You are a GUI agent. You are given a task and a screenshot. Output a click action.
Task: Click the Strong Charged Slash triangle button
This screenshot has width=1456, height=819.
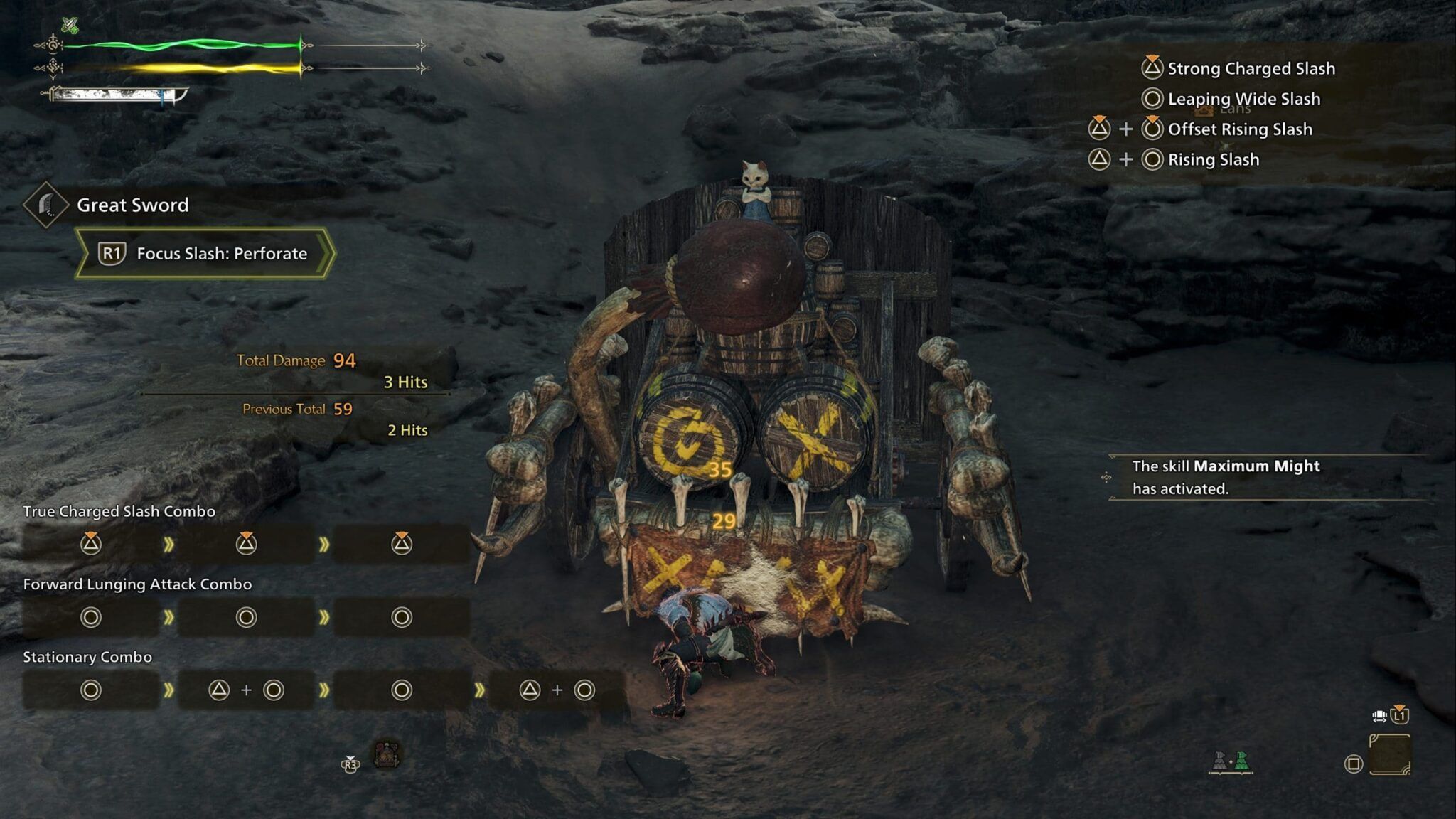[x=1152, y=68]
